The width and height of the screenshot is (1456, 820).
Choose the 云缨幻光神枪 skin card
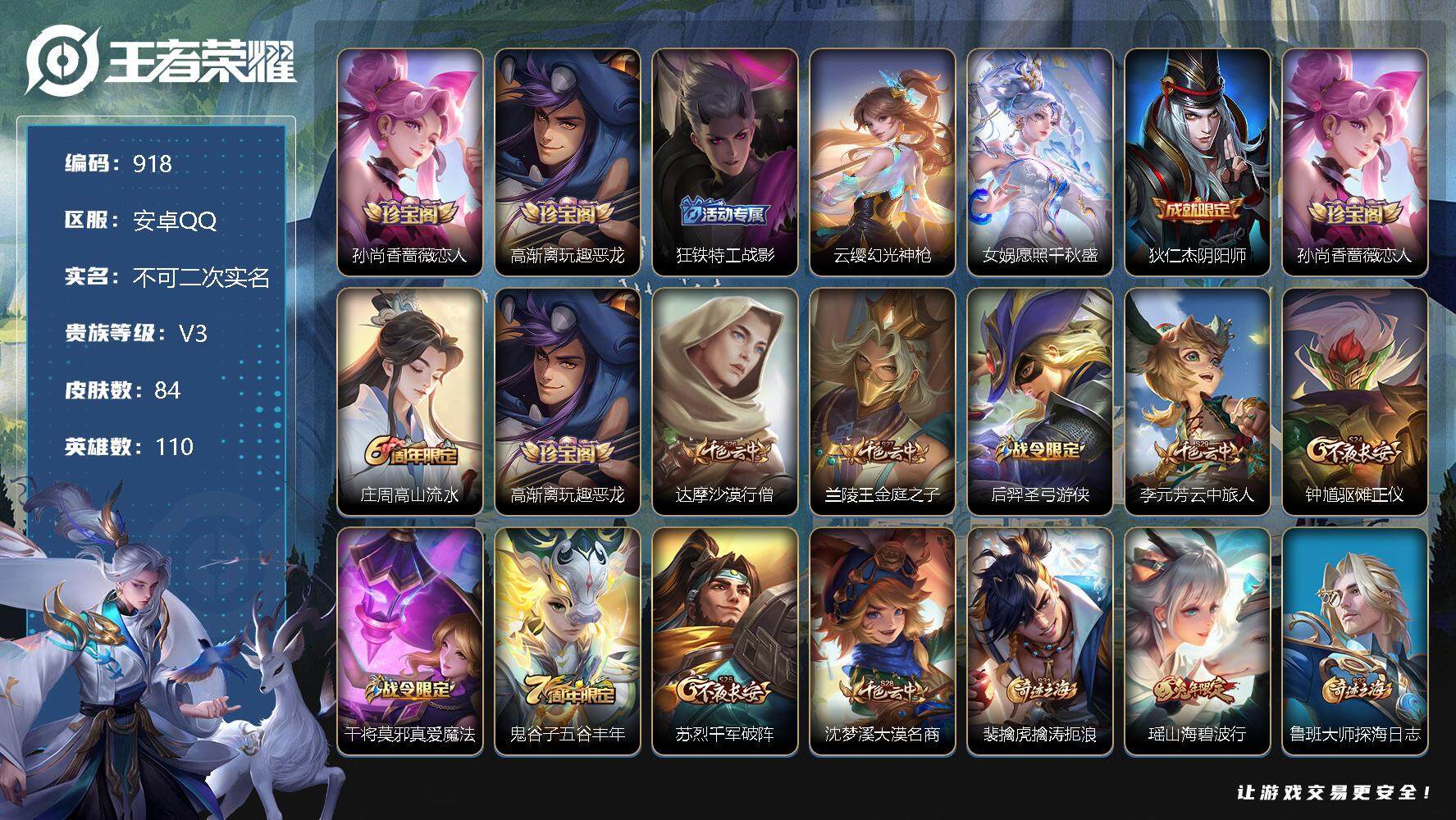point(883,162)
